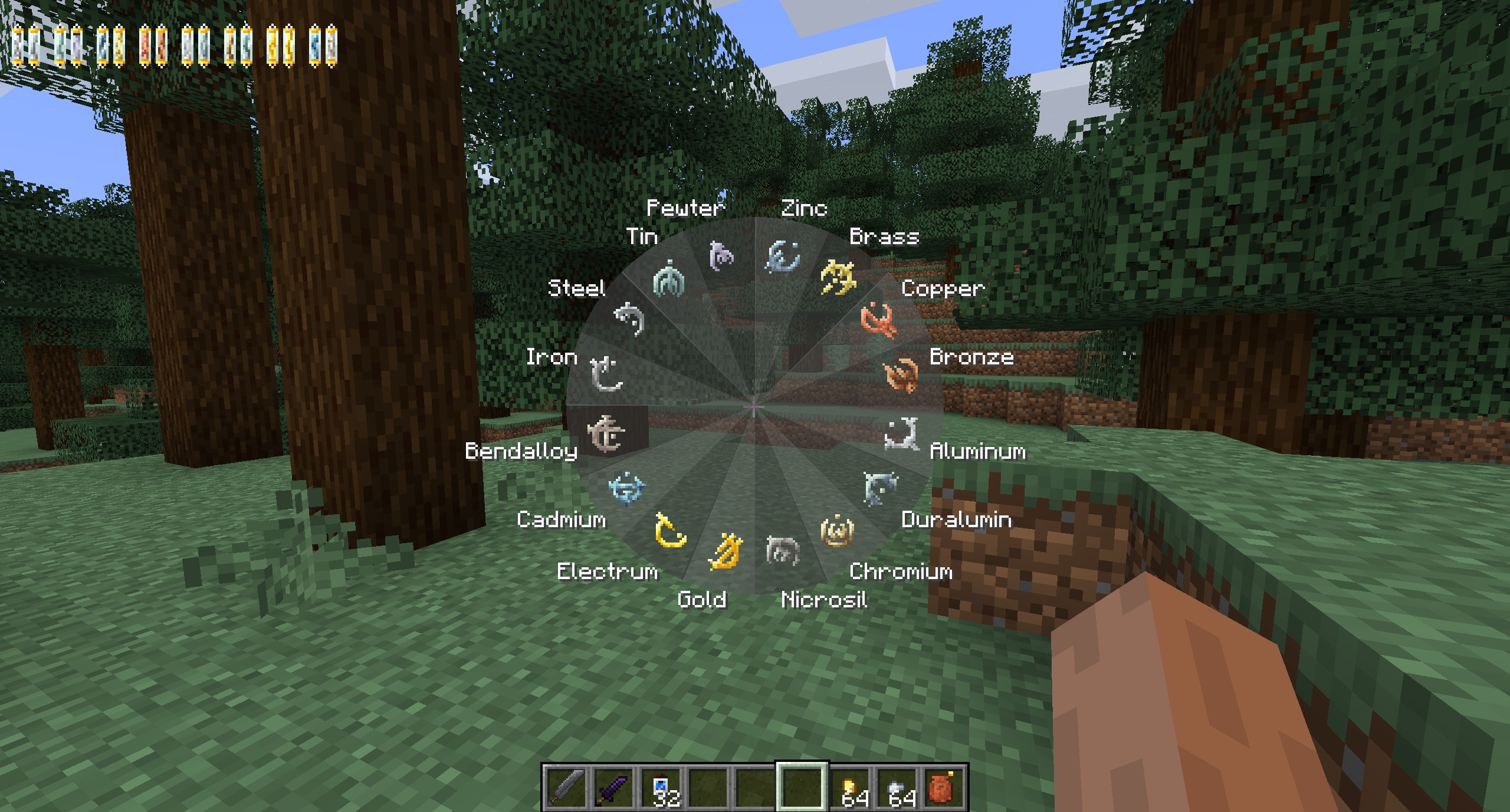Pick the blue vial stack of 32
The height and width of the screenshot is (812, 1510).
[x=662, y=787]
